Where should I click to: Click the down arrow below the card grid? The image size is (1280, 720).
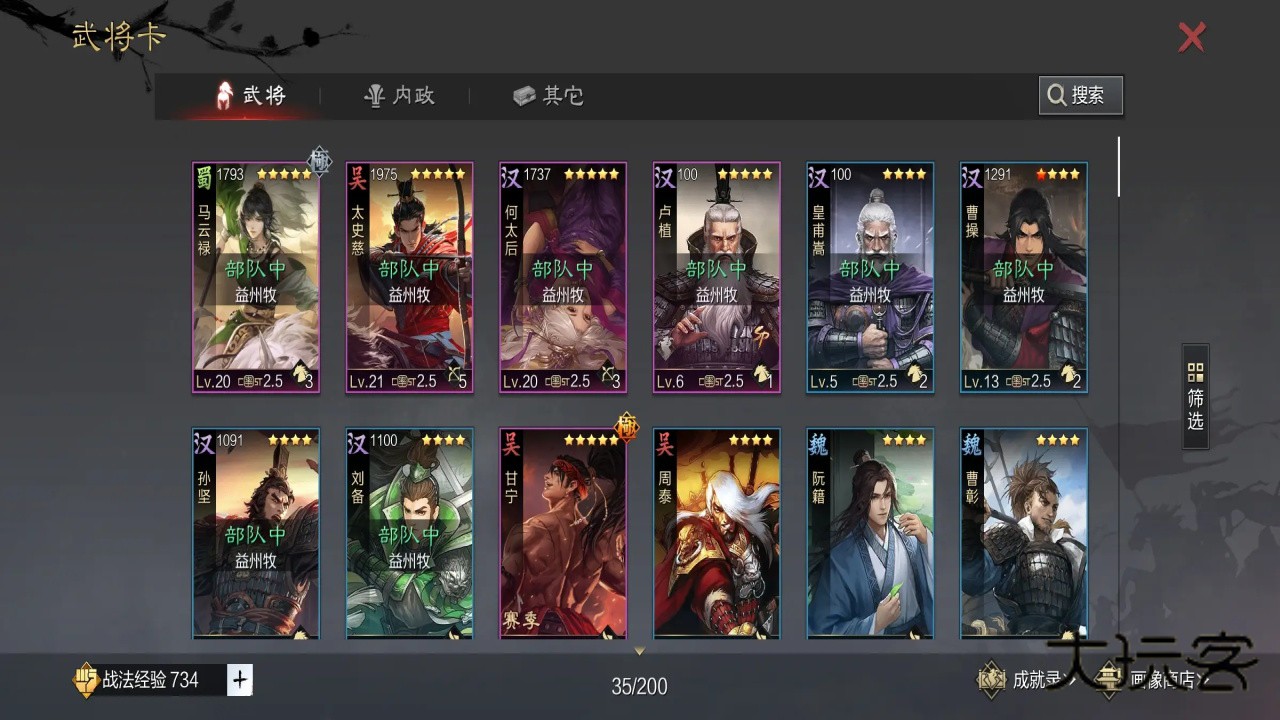coord(639,650)
